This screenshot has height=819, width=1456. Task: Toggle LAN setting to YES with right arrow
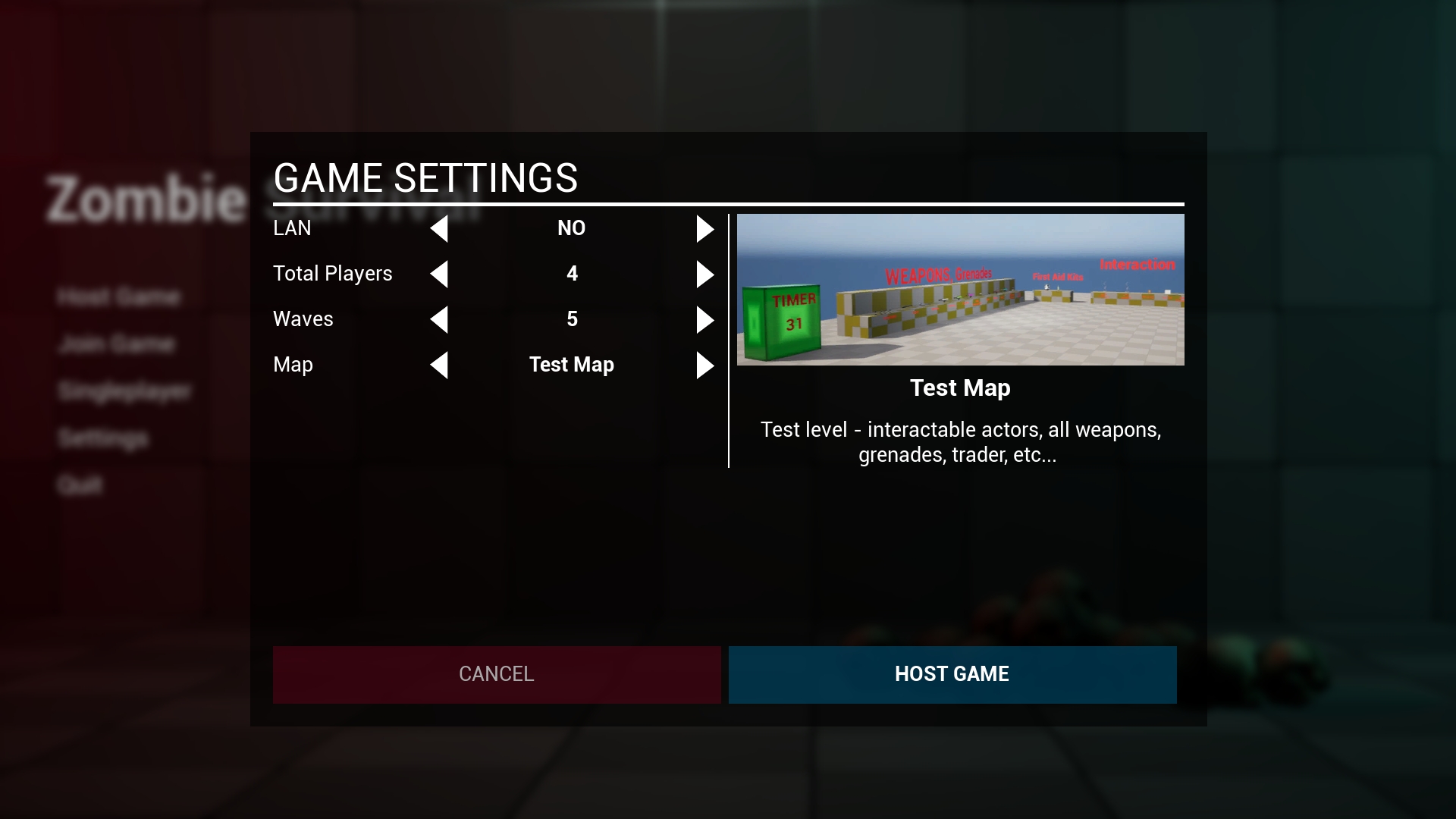pos(705,228)
